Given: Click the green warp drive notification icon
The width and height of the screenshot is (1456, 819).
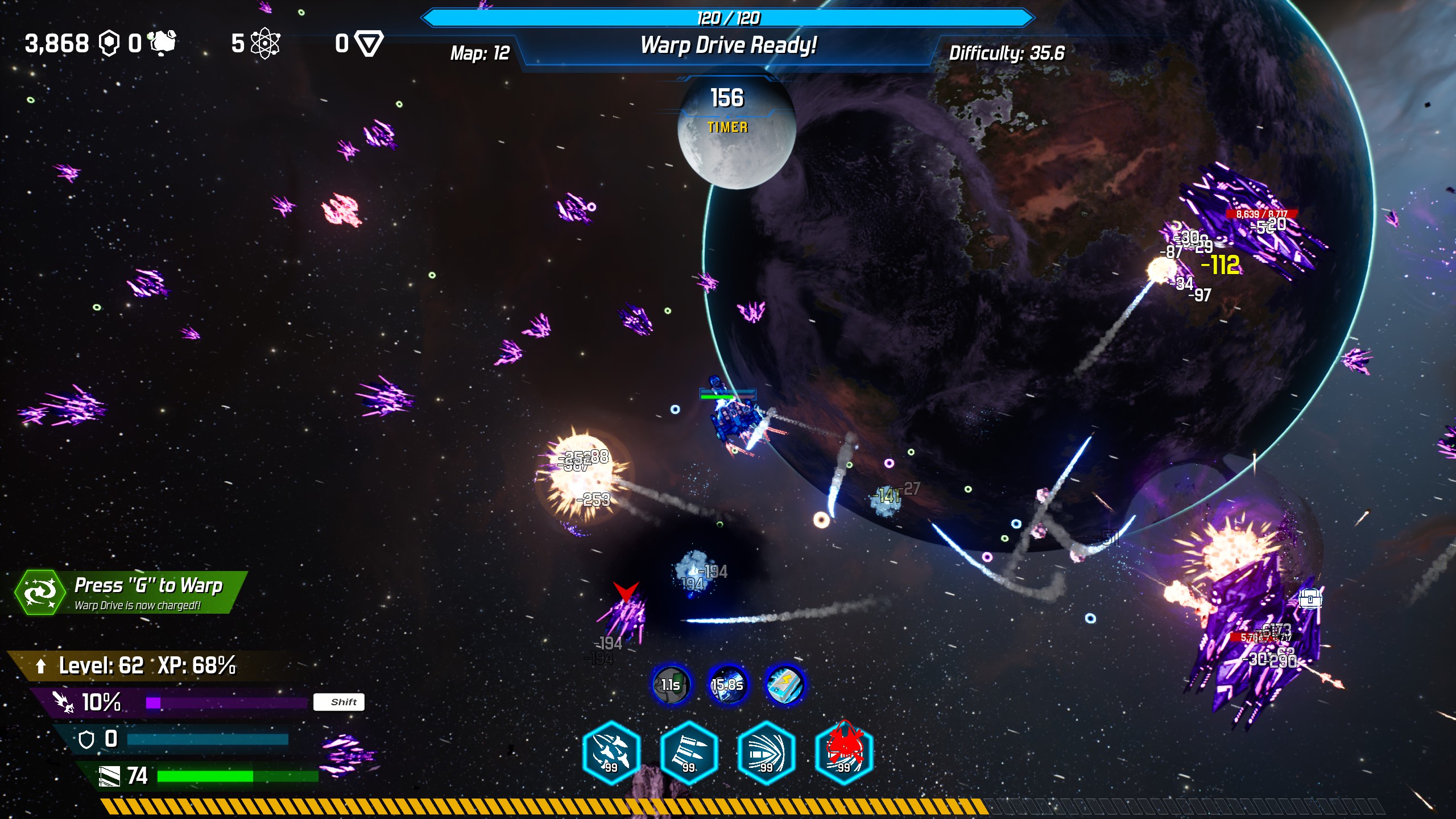Looking at the screenshot, I should point(40,592).
